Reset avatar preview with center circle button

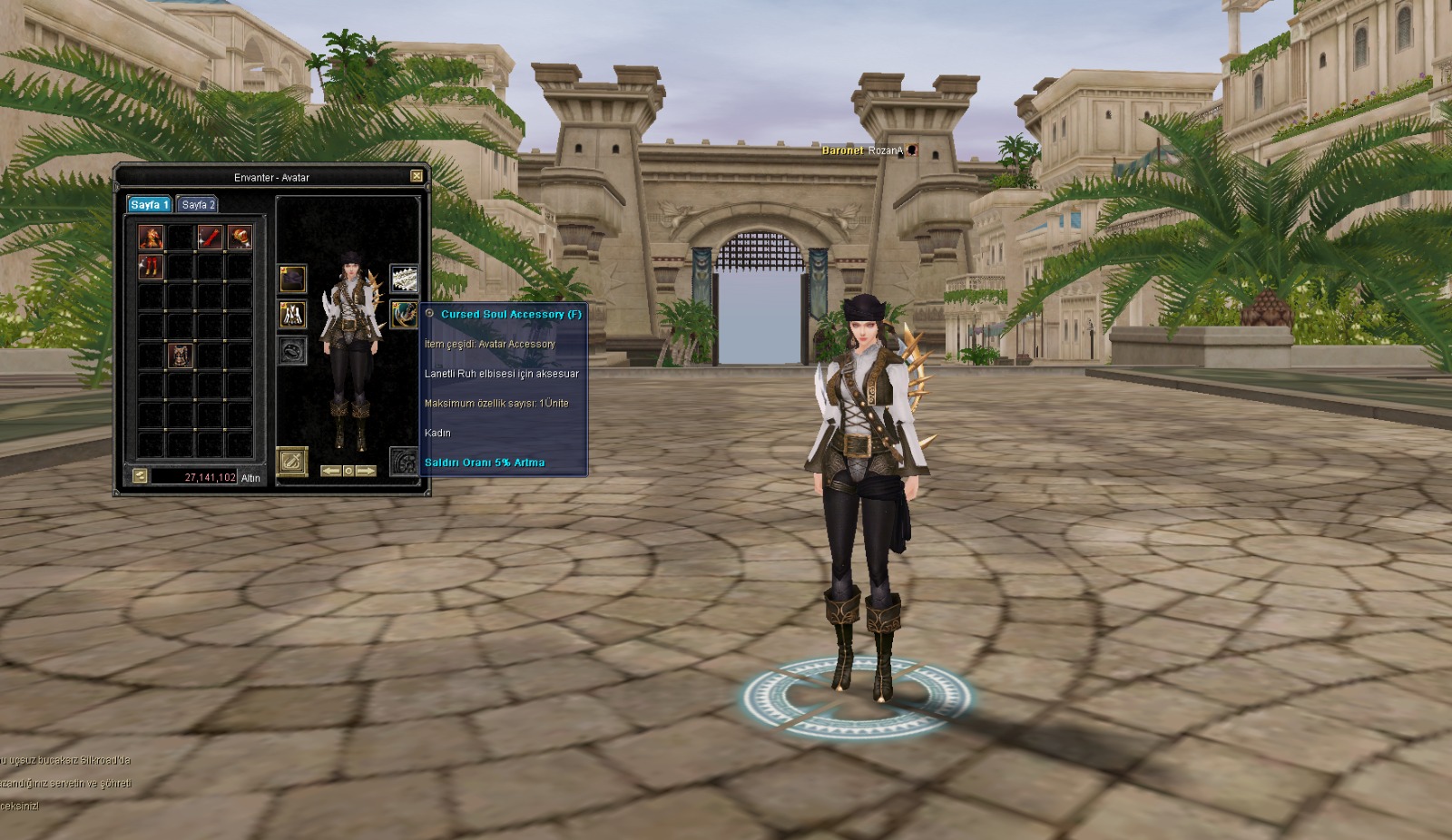(348, 472)
